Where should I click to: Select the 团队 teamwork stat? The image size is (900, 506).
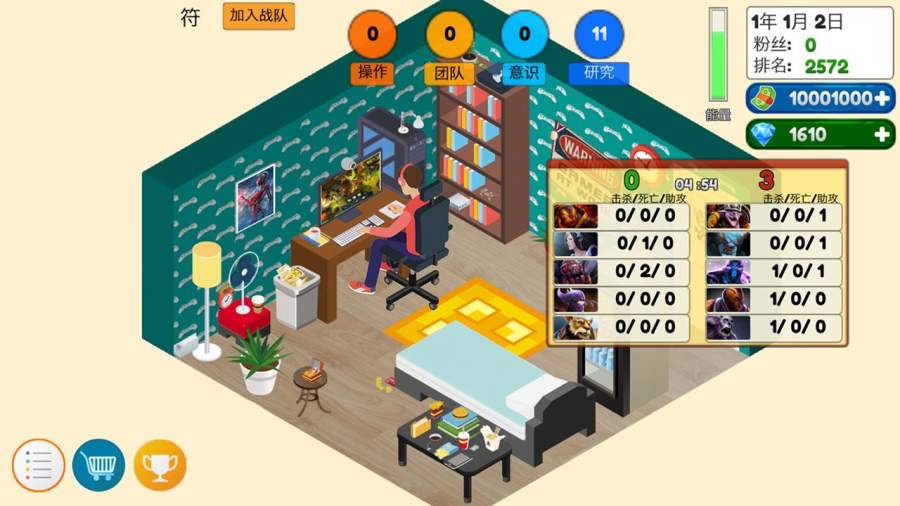tap(449, 36)
